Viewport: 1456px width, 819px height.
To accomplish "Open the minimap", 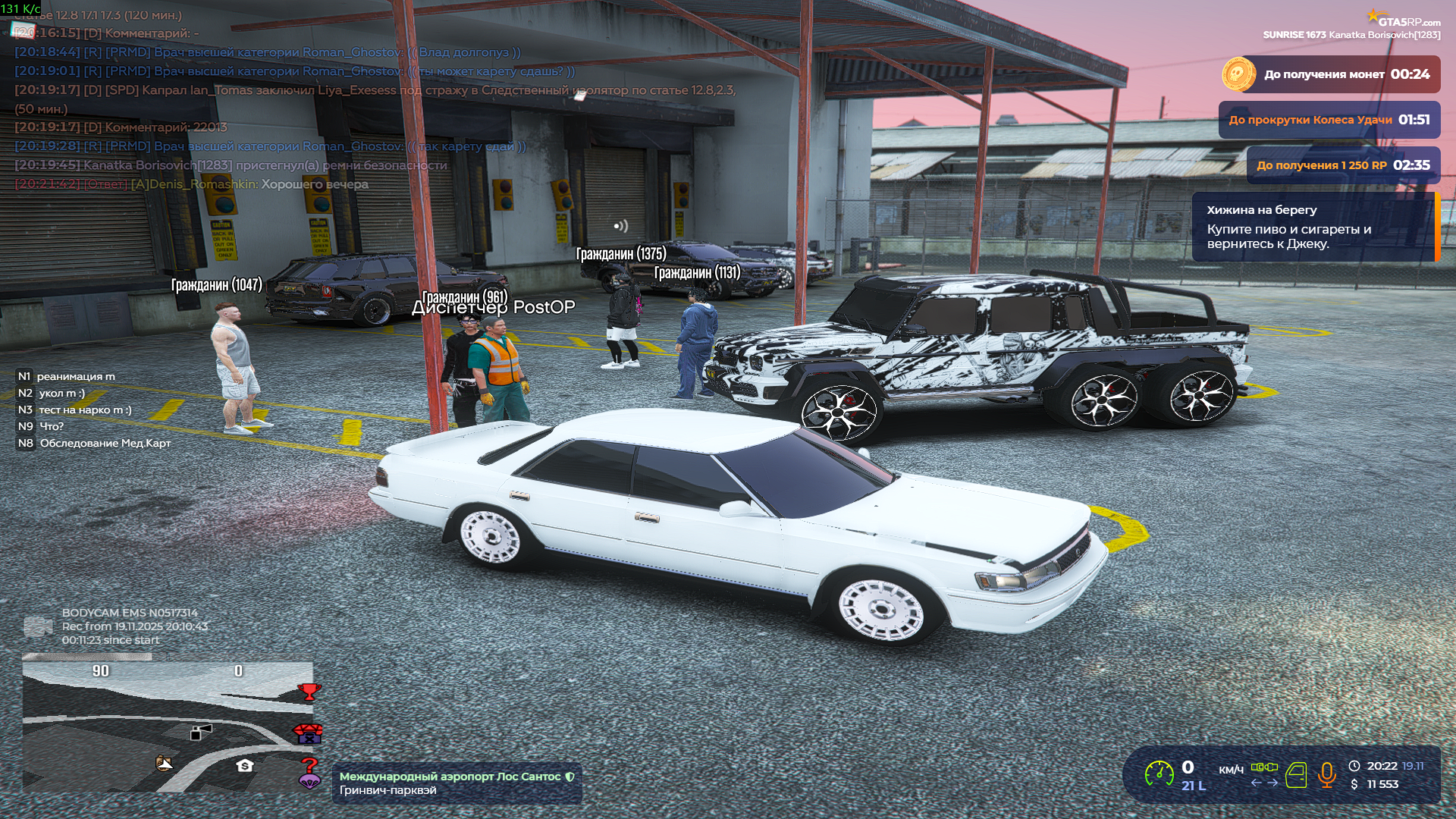I will [x=168, y=726].
